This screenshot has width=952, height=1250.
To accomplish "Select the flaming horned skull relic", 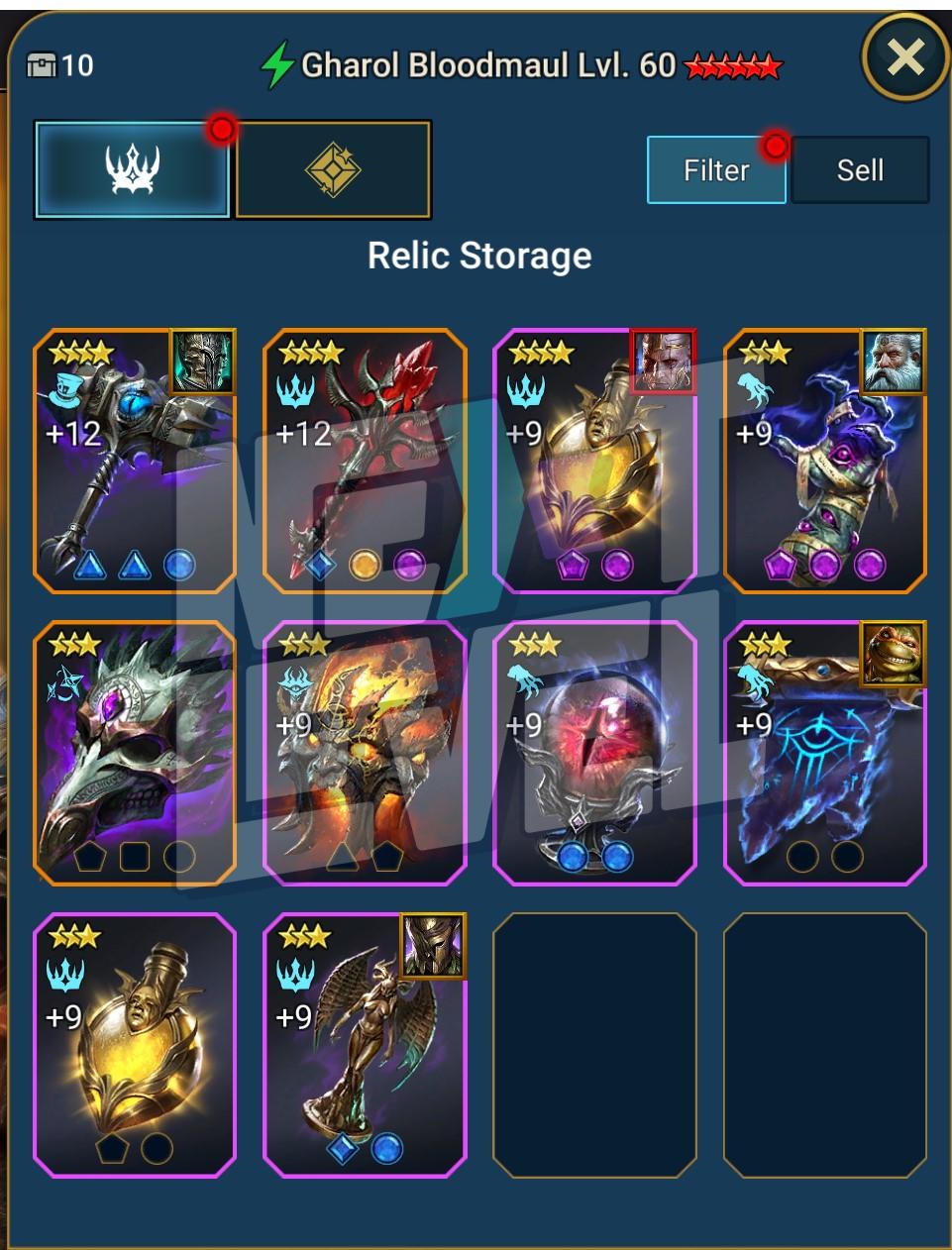I will [x=365, y=753].
